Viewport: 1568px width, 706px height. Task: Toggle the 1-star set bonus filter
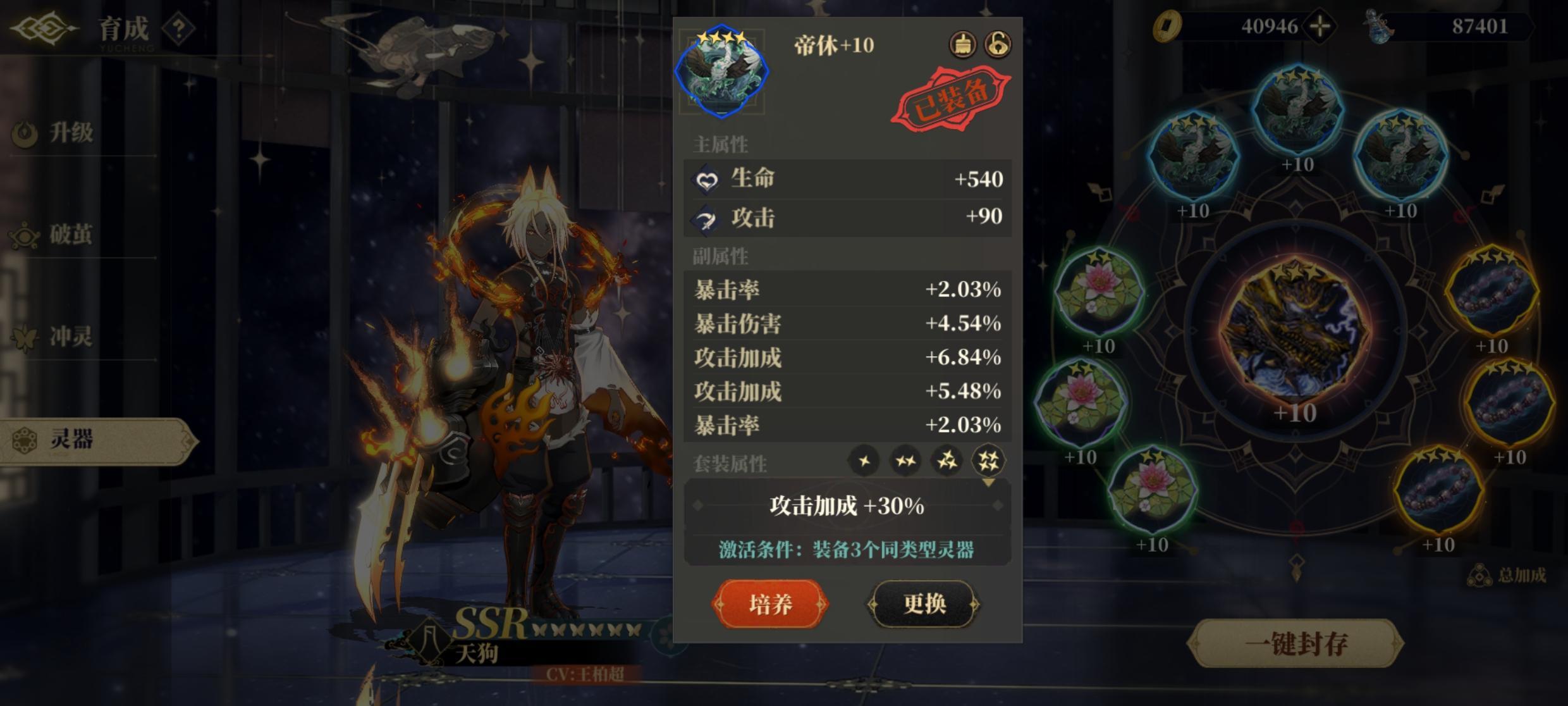tap(865, 461)
